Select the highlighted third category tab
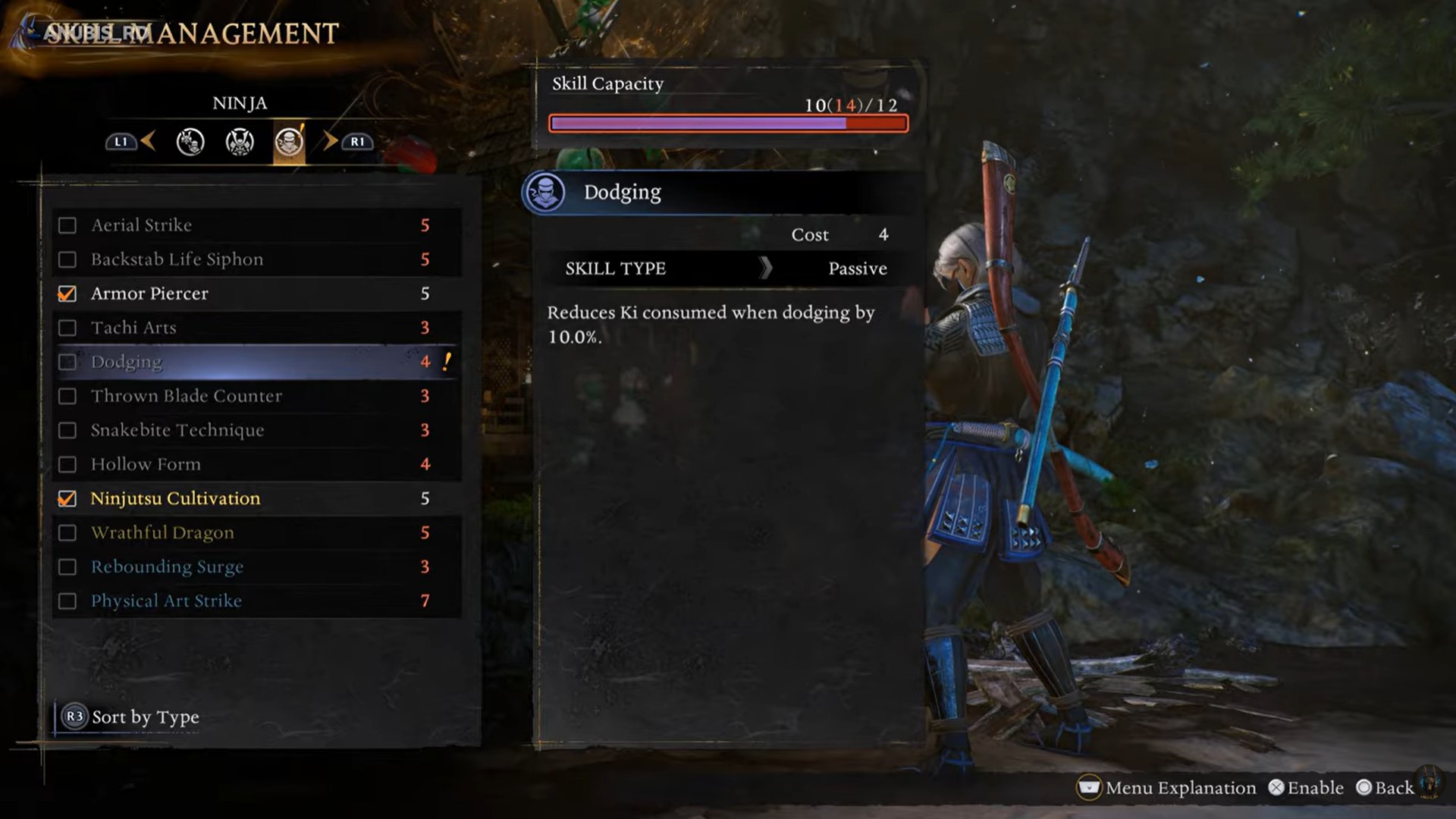Viewport: 1456px width, 819px height. tap(289, 142)
